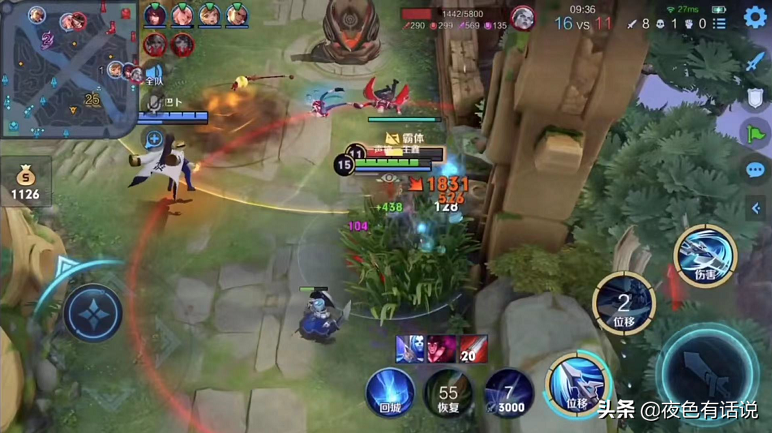
Task: Open the quick chat bubble
Action: pos(755,170)
